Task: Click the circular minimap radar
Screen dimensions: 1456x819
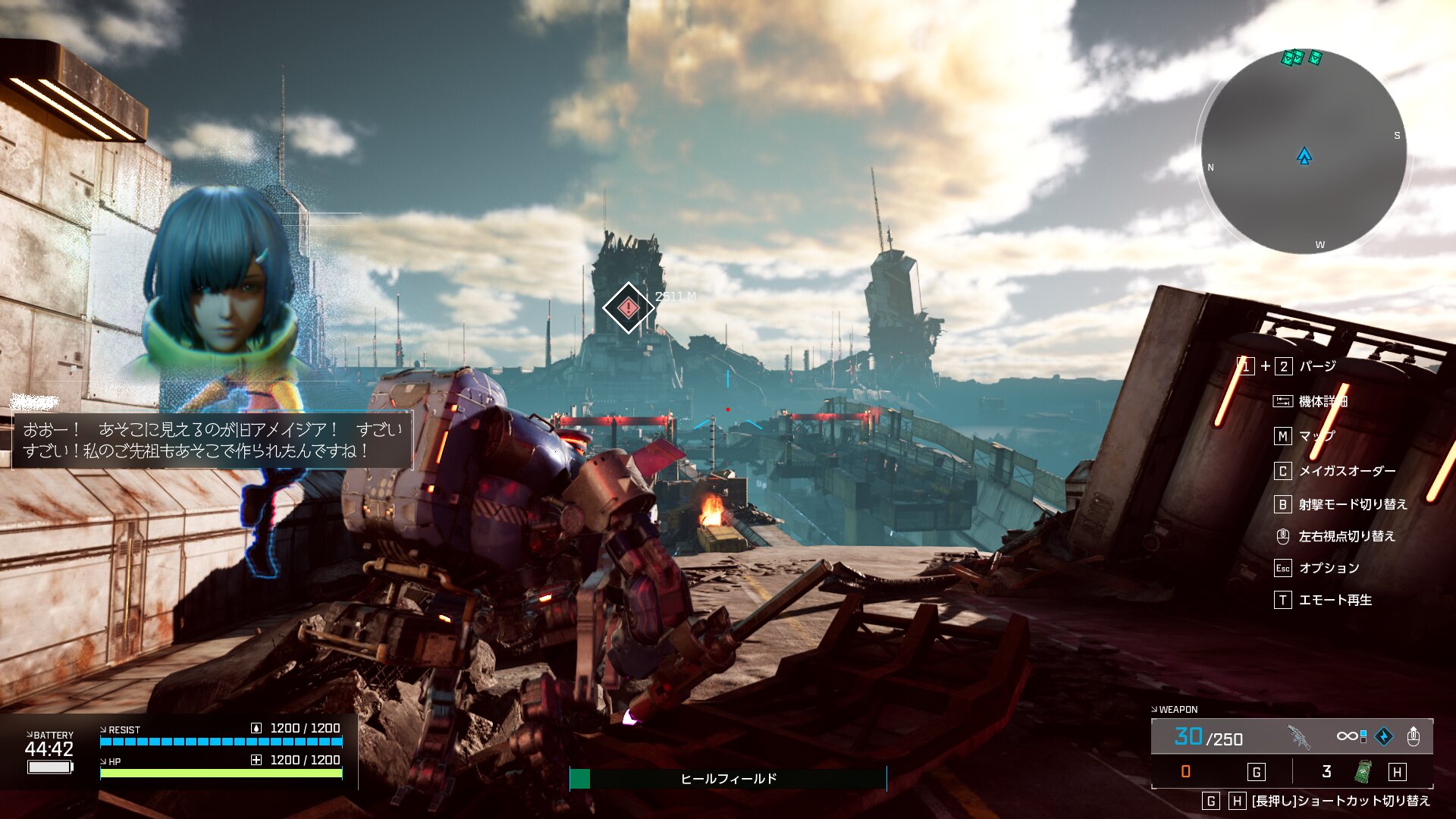Action: [x=1304, y=152]
